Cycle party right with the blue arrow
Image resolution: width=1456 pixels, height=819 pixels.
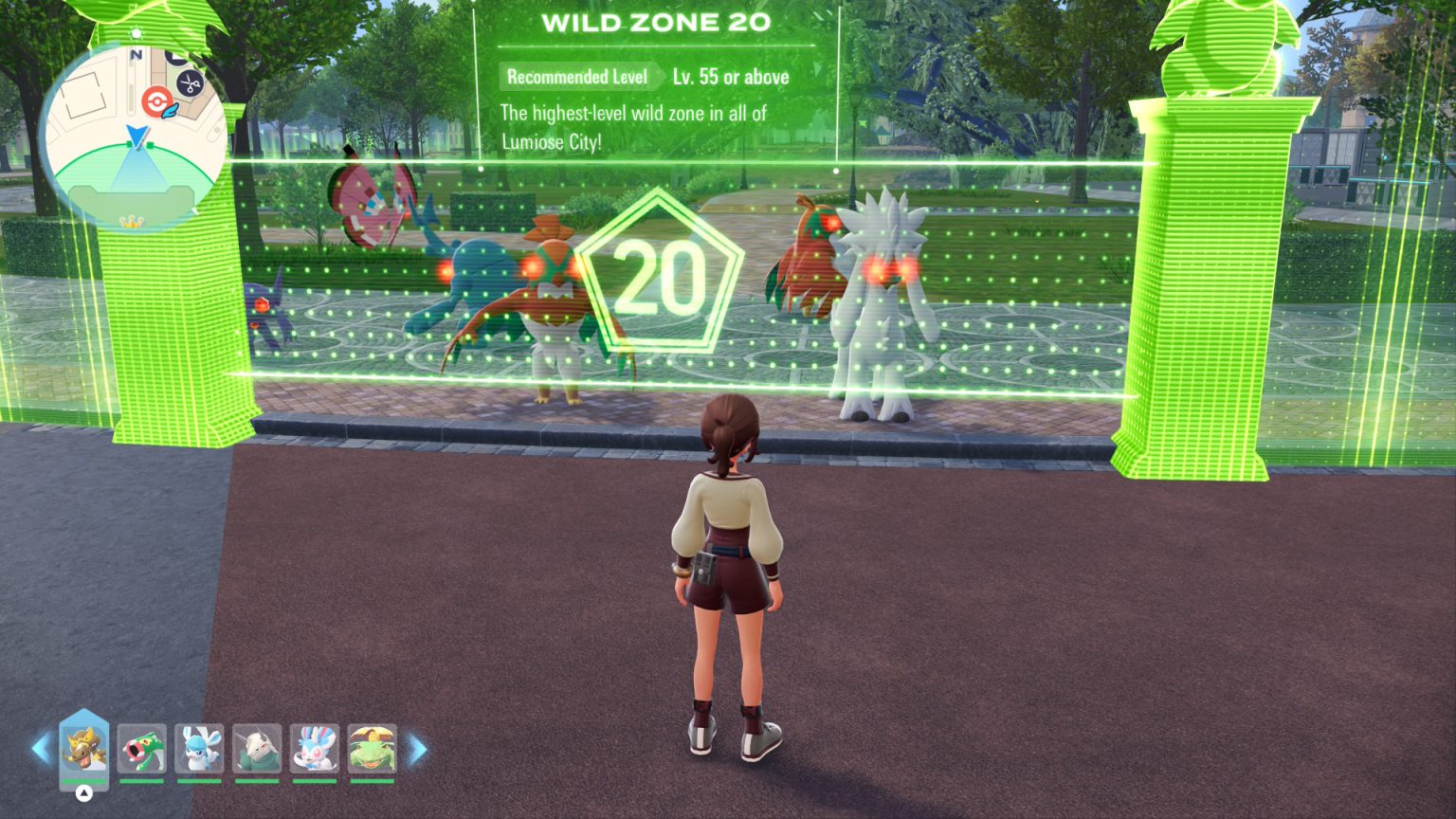pyautogui.click(x=417, y=749)
